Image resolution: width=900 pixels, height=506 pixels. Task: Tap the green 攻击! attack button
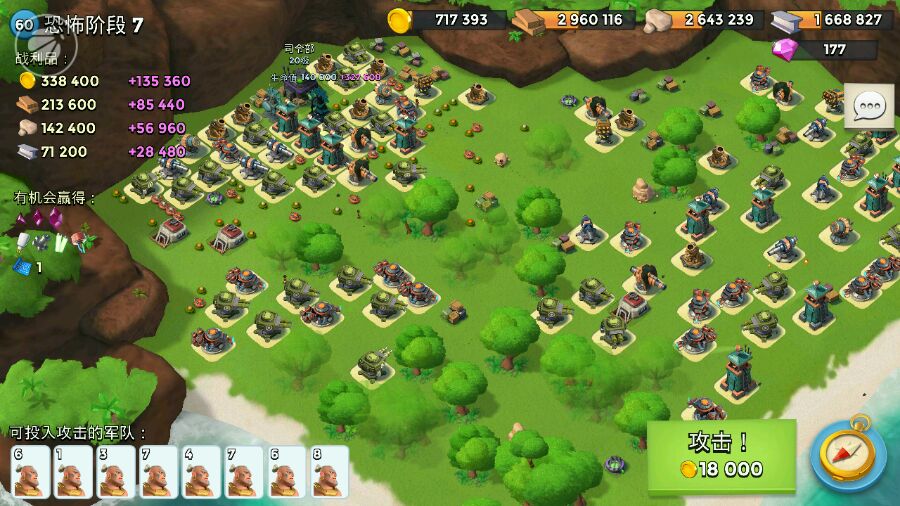tap(721, 456)
